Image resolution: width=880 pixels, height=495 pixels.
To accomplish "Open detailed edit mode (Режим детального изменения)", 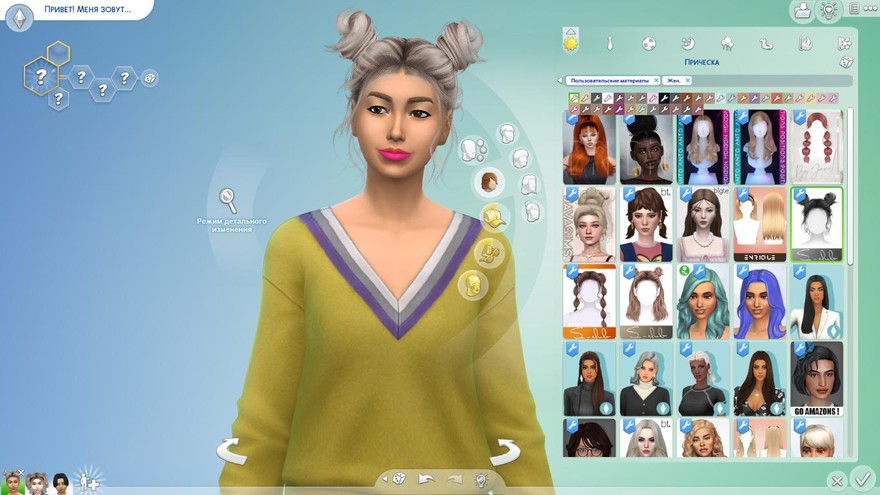I will click(229, 198).
